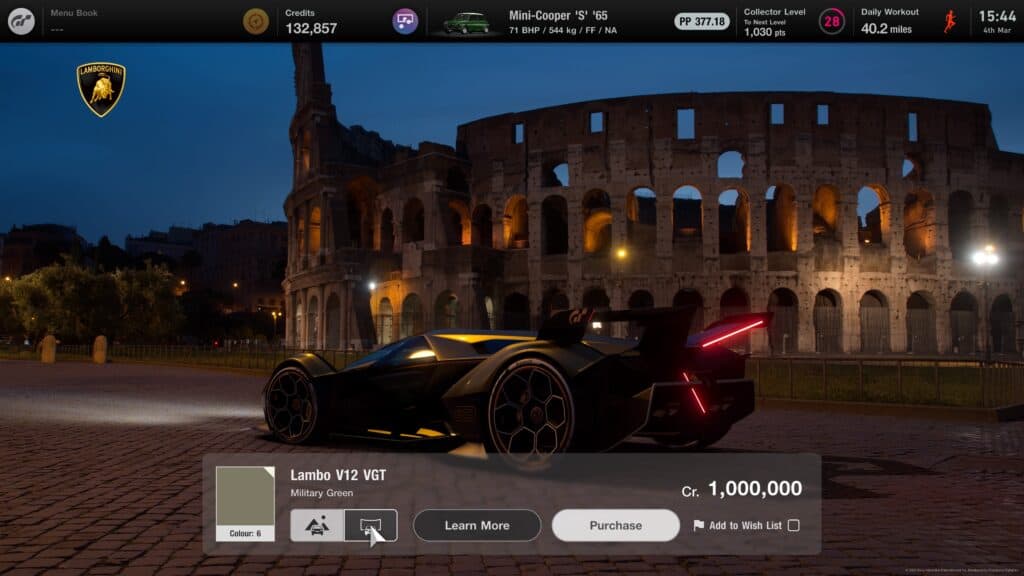The width and height of the screenshot is (1024, 576).
Task: Open Learn More about the car
Action: click(477, 525)
